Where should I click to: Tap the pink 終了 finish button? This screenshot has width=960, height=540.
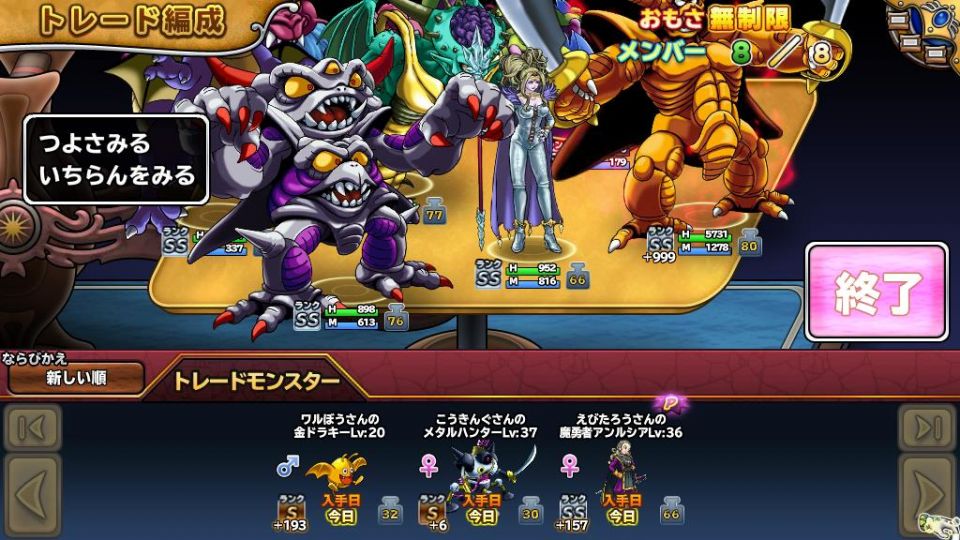pyautogui.click(x=876, y=291)
